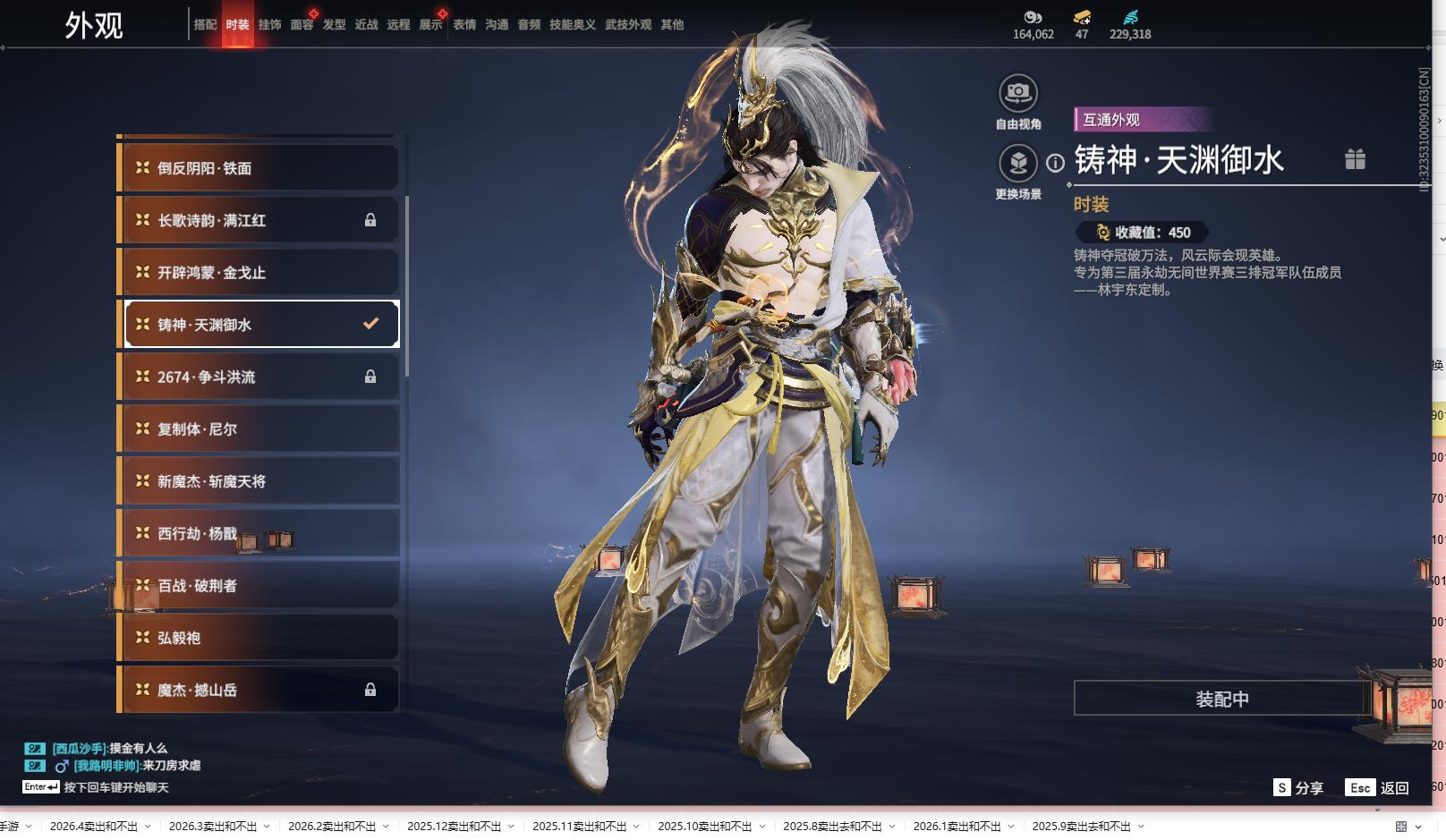Switch to the 面容 tab
Viewport: 1446px width, 840px height.
(302, 25)
